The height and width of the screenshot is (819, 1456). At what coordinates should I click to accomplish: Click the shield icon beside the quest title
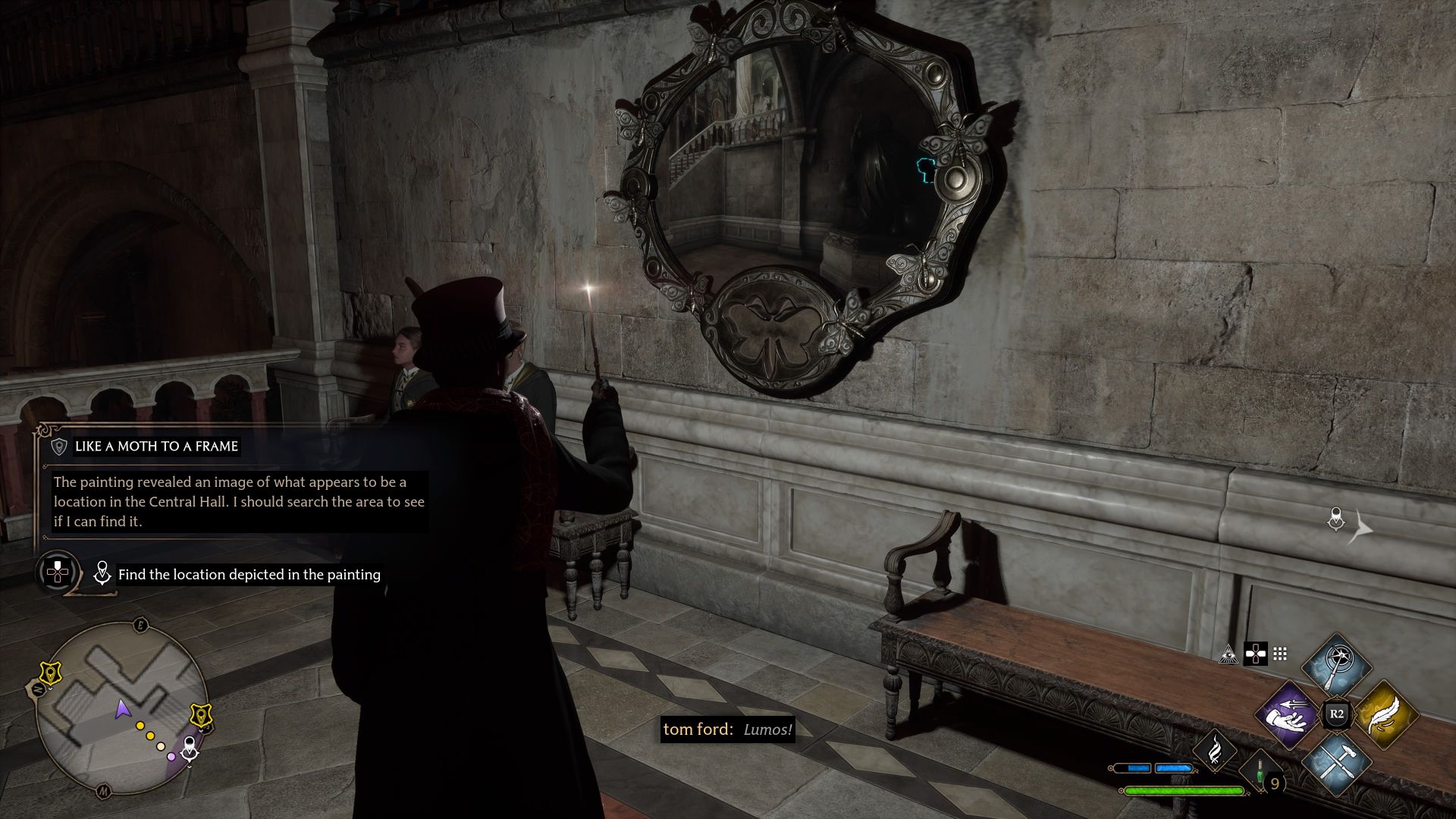pos(59,447)
